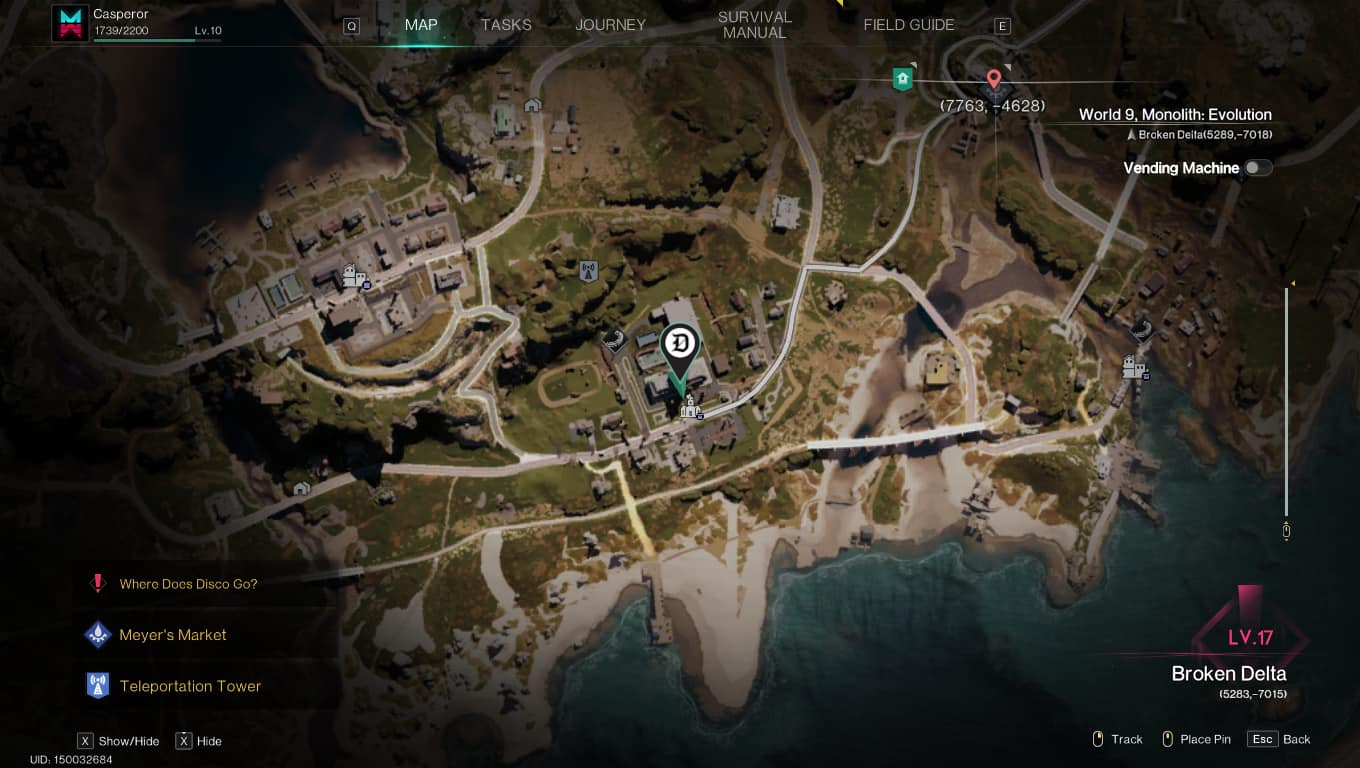Click the Casperor player avatar icon
The image size is (1360, 768).
tap(71, 23)
